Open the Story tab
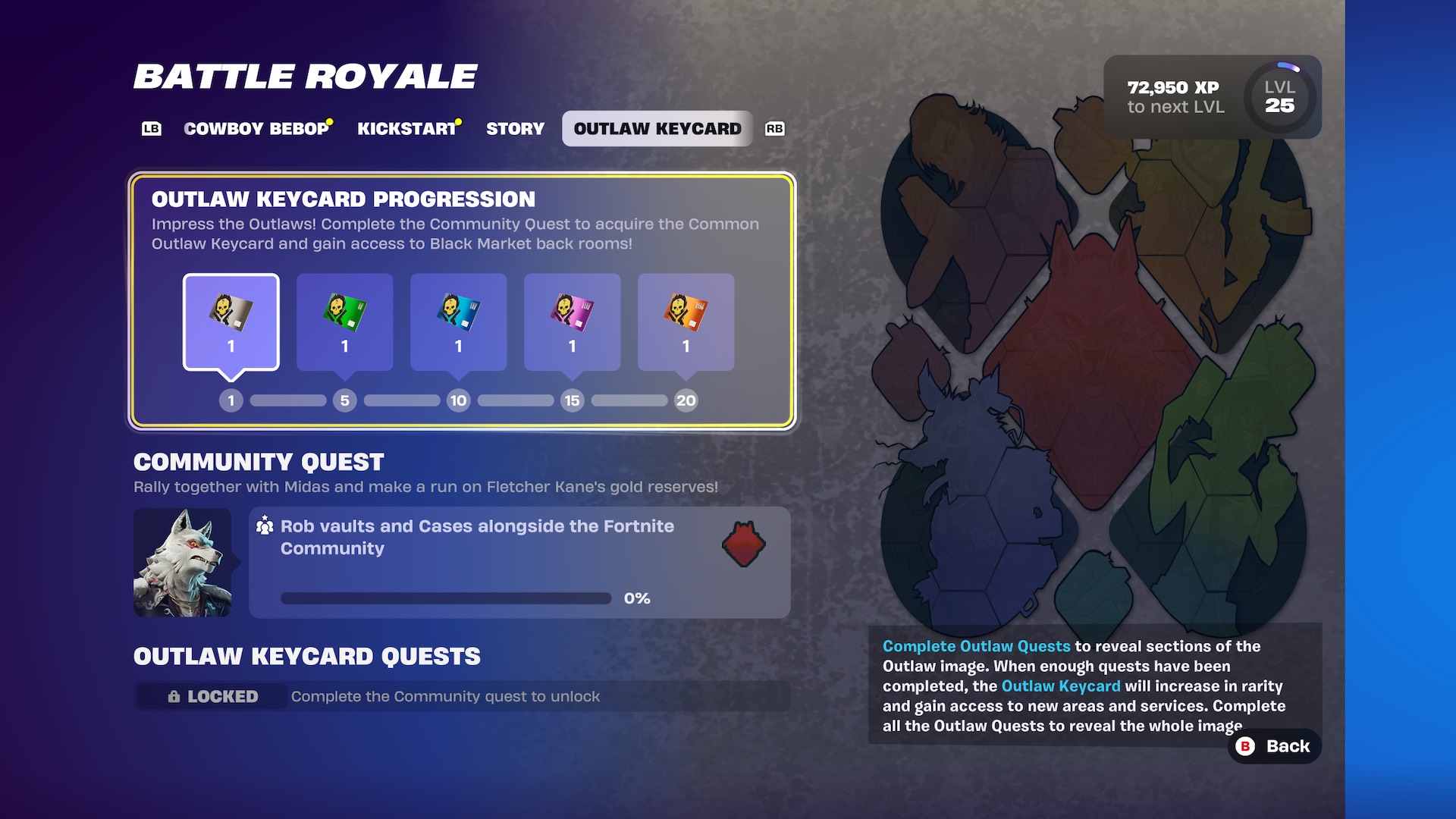1456x819 pixels. pyautogui.click(x=514, y=128)
